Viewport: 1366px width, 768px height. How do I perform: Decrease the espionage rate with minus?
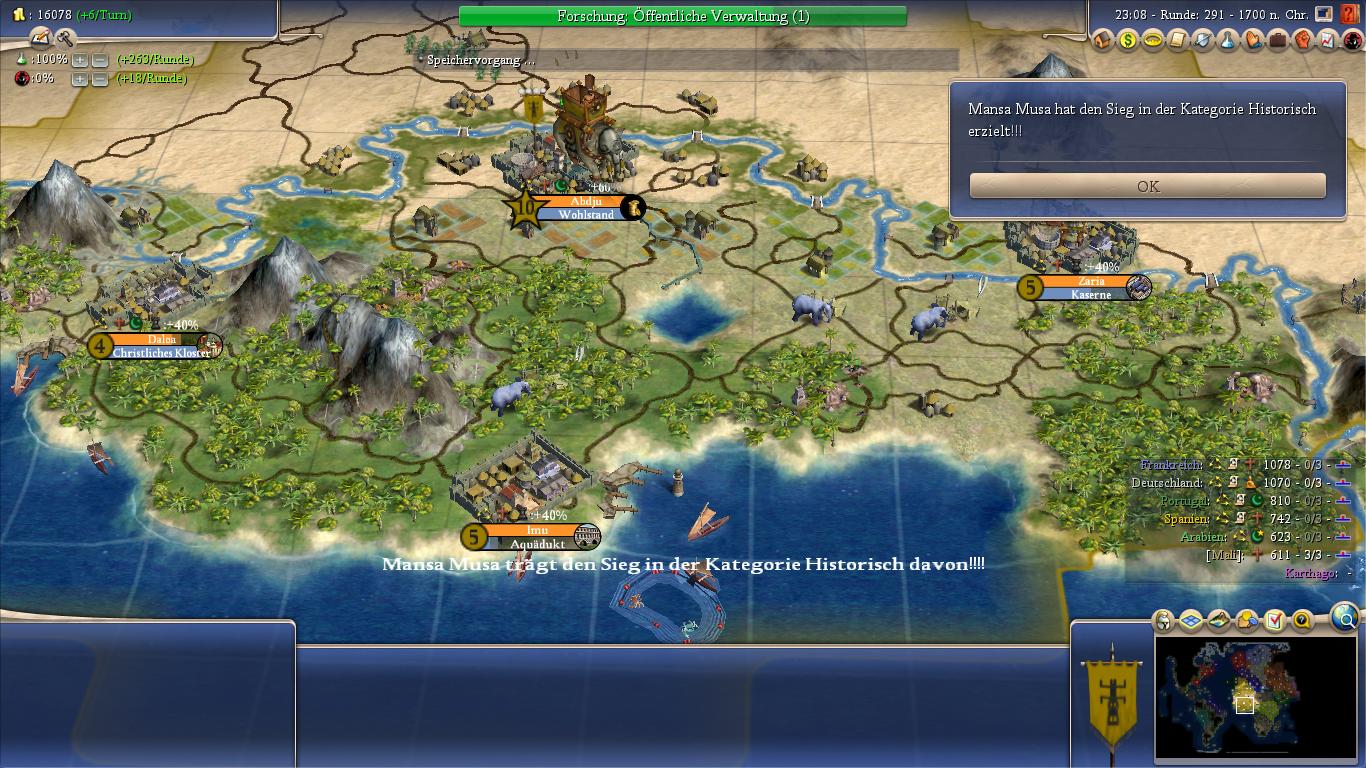pos(99,79)
